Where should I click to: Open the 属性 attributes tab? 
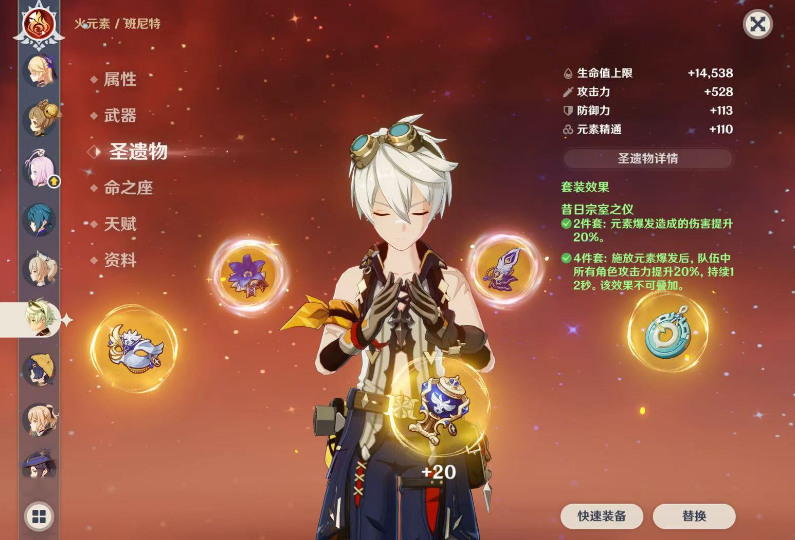[x=119, y=79]
